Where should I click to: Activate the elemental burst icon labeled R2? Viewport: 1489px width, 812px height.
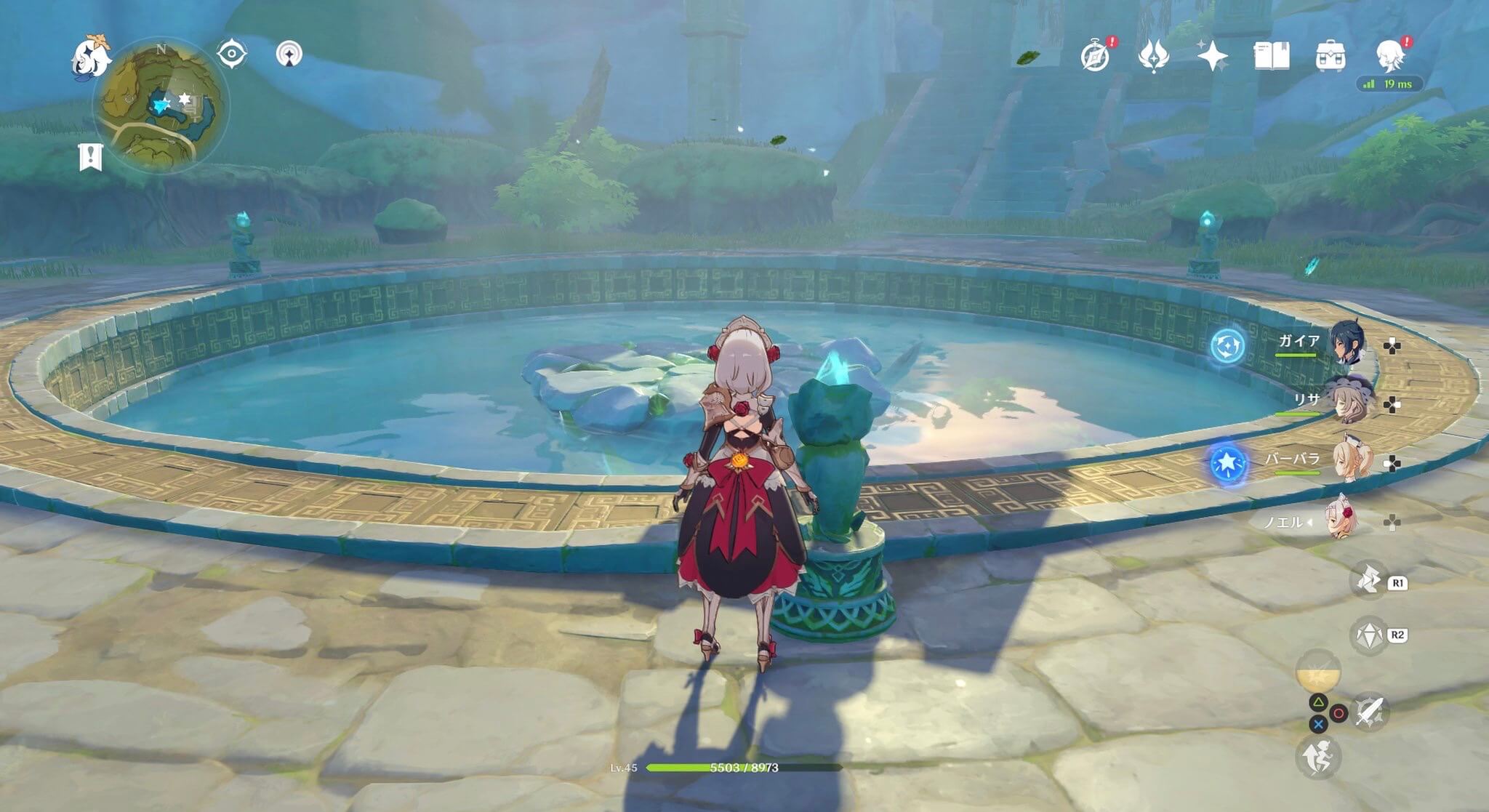coord(1368,635)
